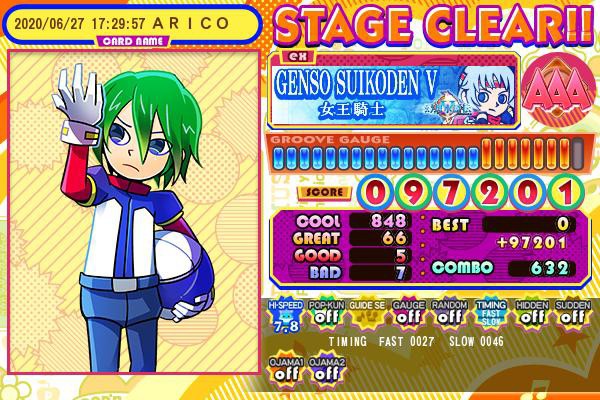Click the OJAMA2 option badge
Viewport: 600px width, 400px height.
326,368
